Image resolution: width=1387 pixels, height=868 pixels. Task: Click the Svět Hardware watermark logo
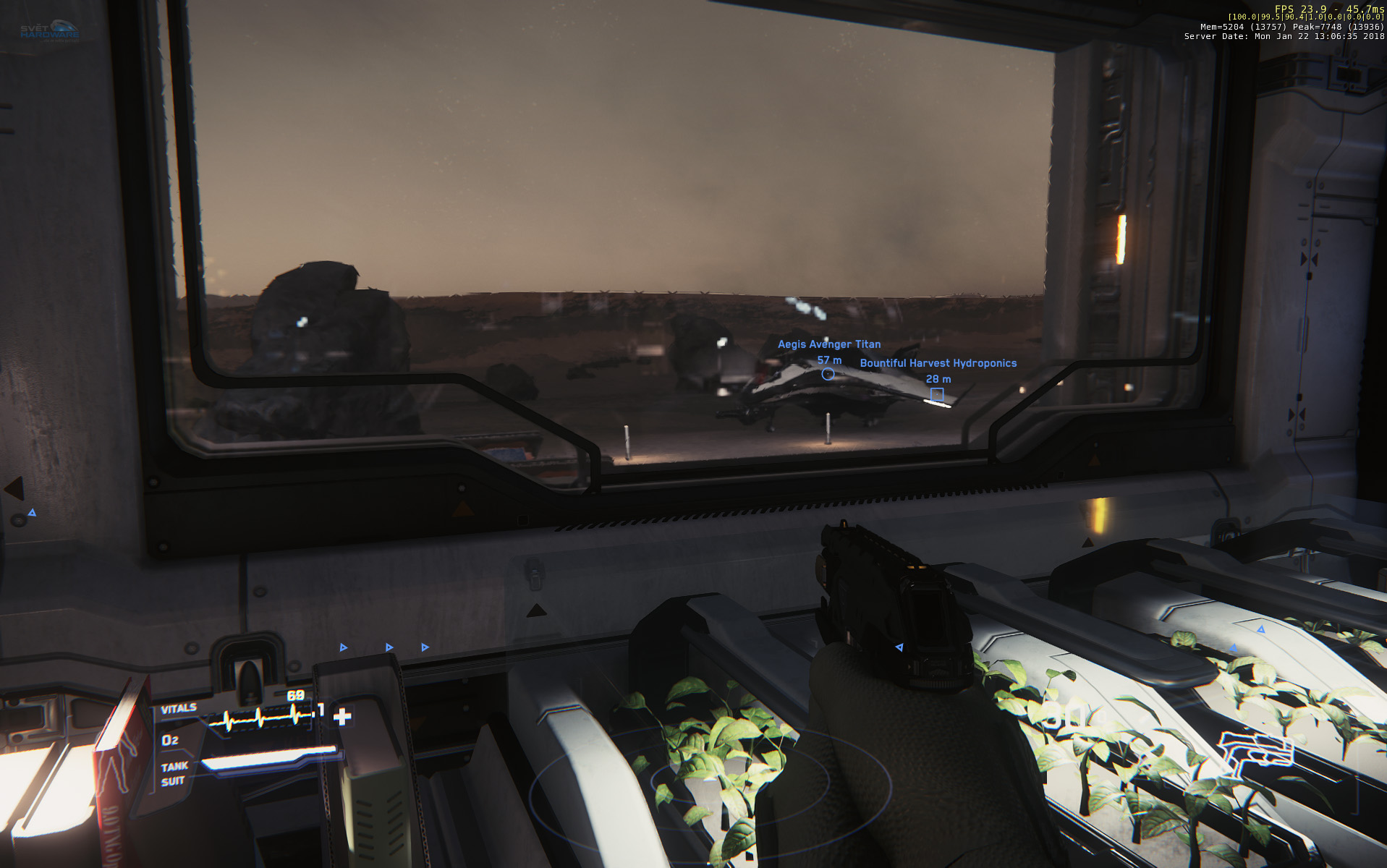point(50,31)
